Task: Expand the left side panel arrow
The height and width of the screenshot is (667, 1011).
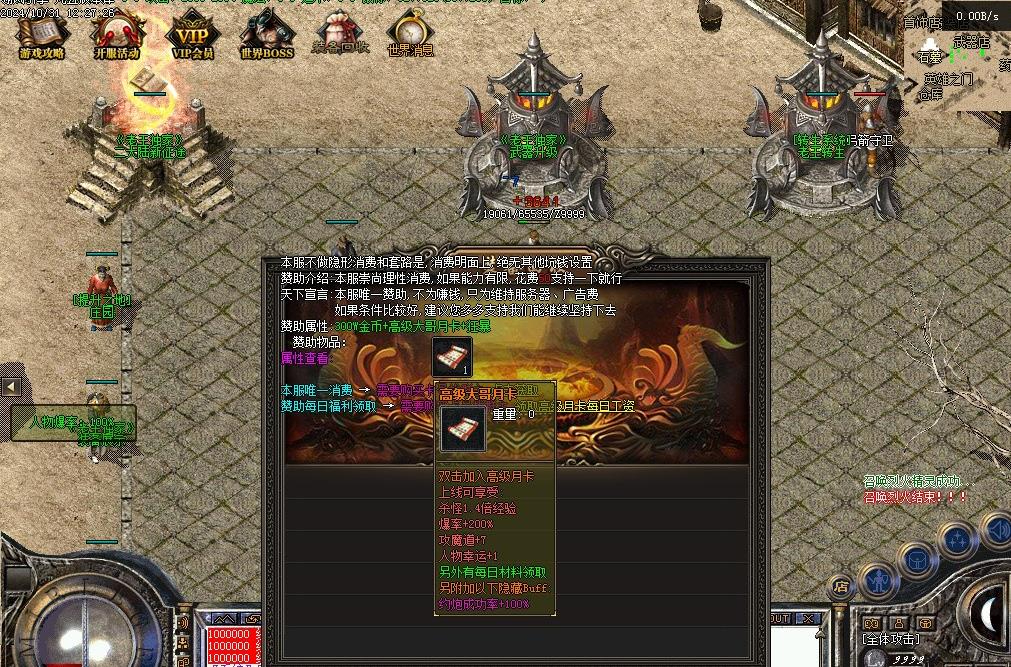Action: pos(12,386)
